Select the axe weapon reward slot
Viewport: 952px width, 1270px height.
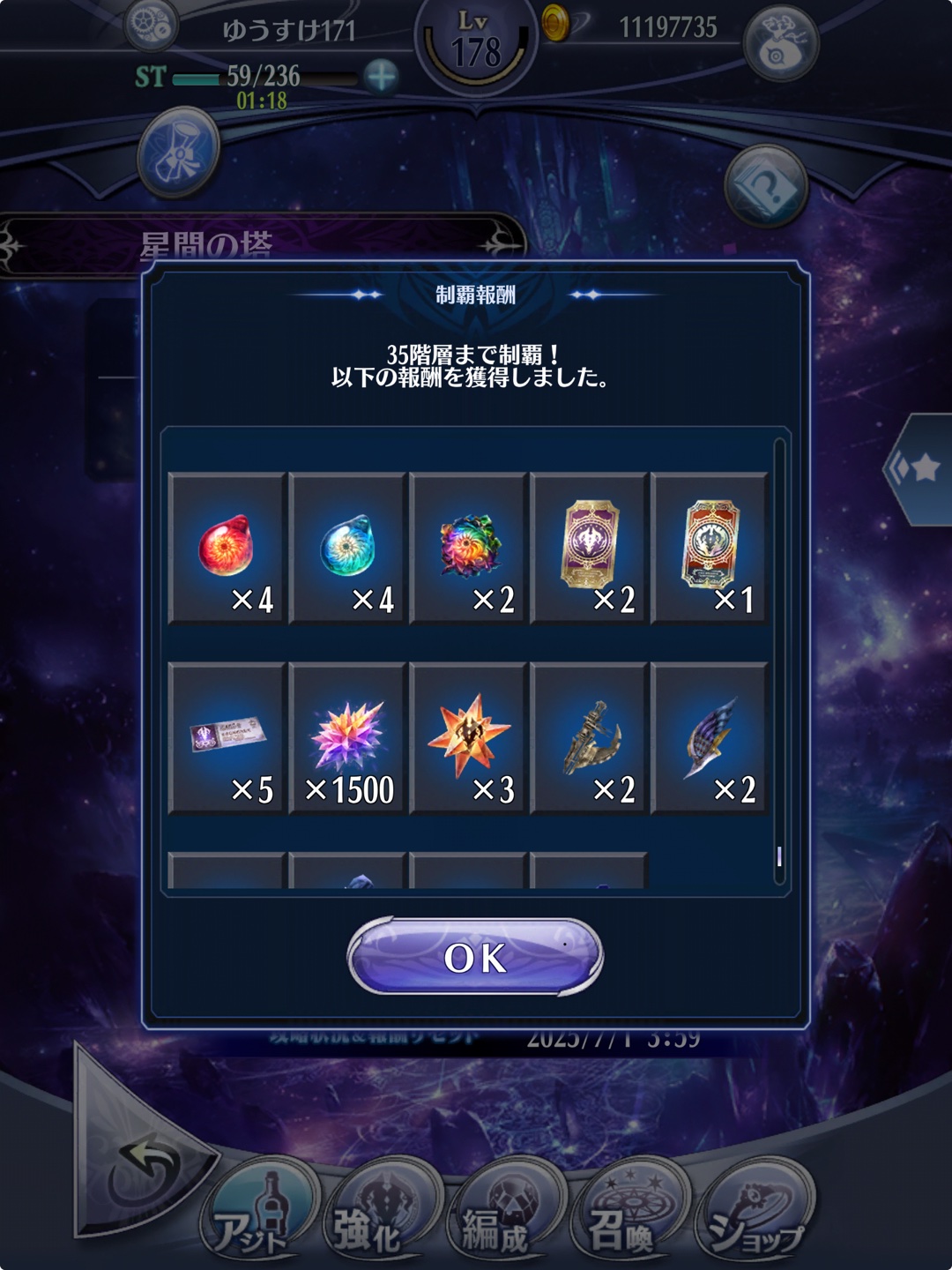pyautogui.click(x=589, y=738)
